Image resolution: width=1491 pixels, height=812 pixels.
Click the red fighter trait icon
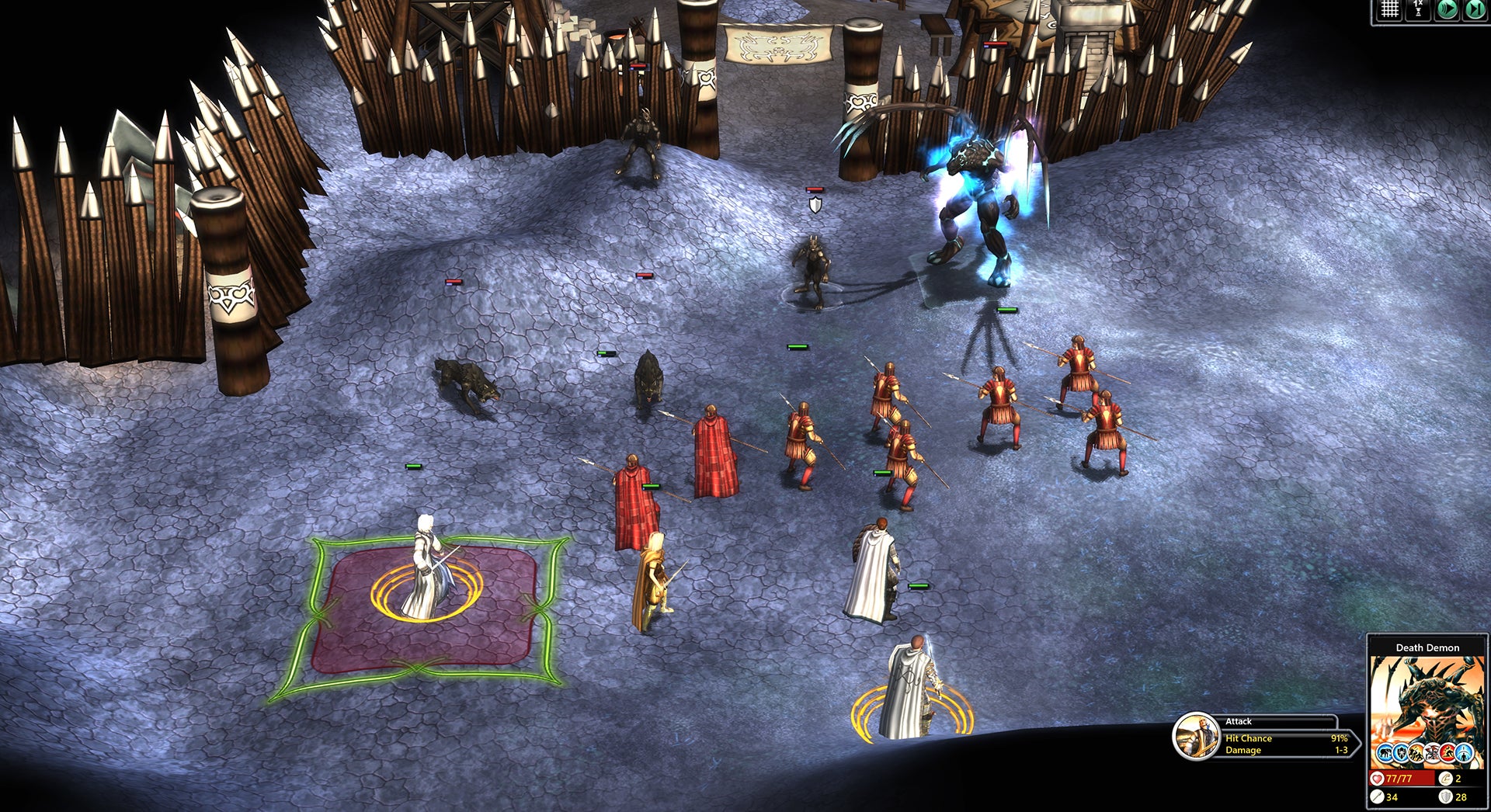[1448, 752]
